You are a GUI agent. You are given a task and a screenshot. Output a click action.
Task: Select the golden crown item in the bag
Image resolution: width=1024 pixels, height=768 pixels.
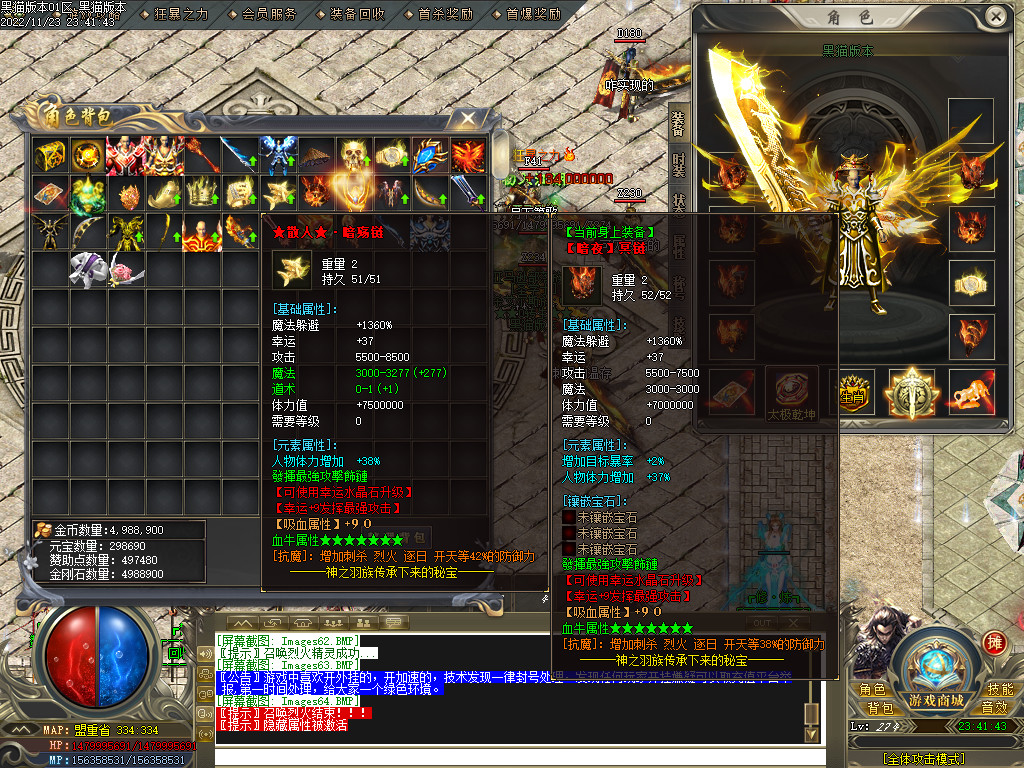pos(202,192)
